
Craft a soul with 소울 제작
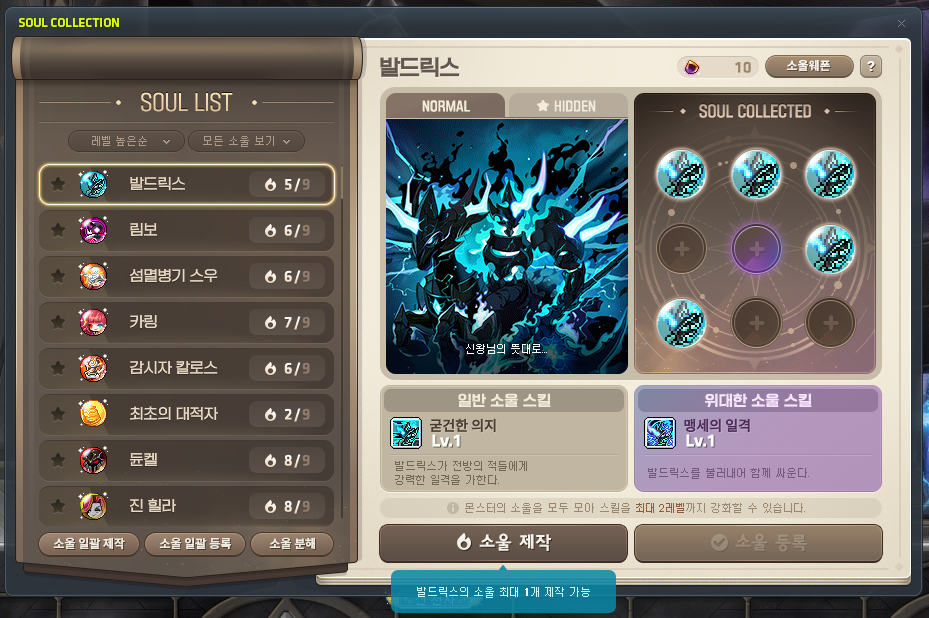point(503,542)
